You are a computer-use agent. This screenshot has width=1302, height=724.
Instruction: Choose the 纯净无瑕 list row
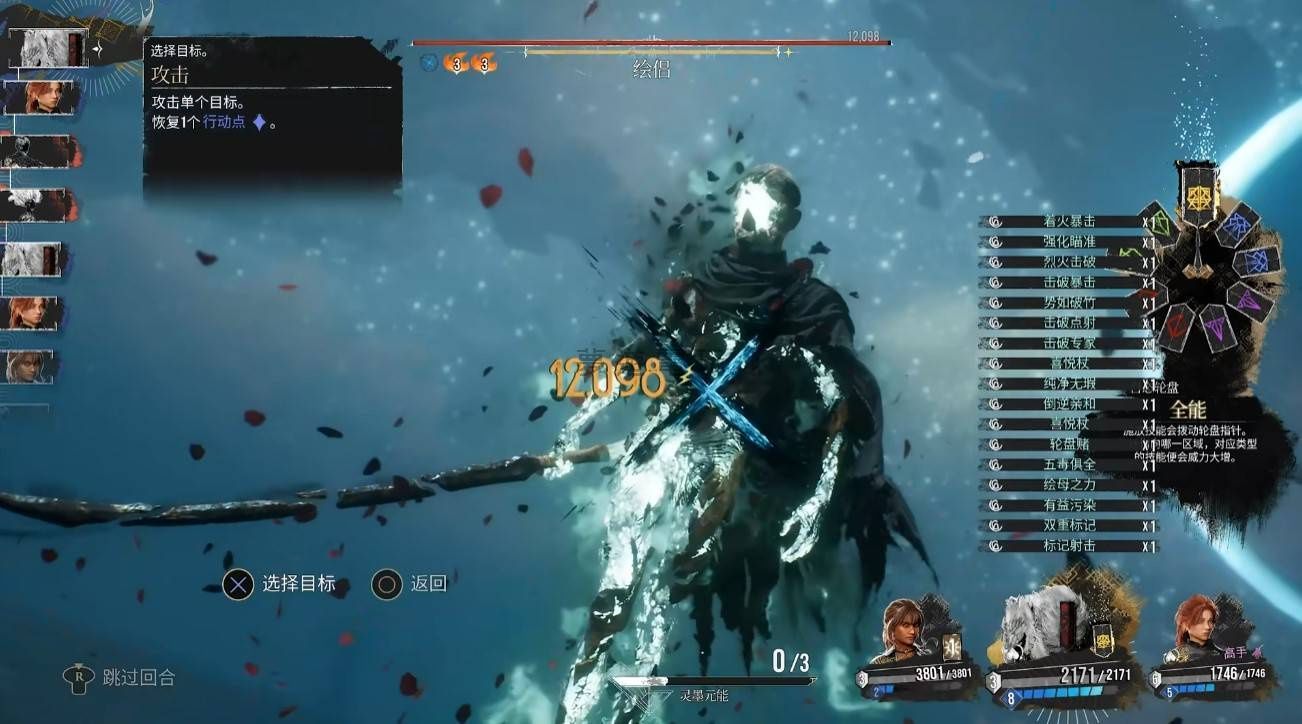coord(1068,384)
